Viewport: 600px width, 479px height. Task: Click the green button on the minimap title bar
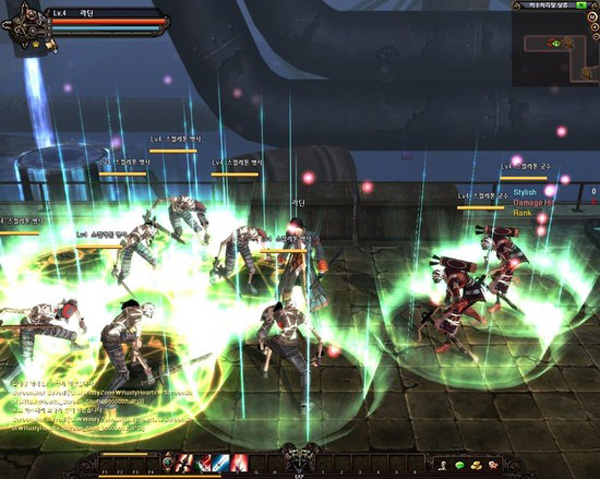581,6
